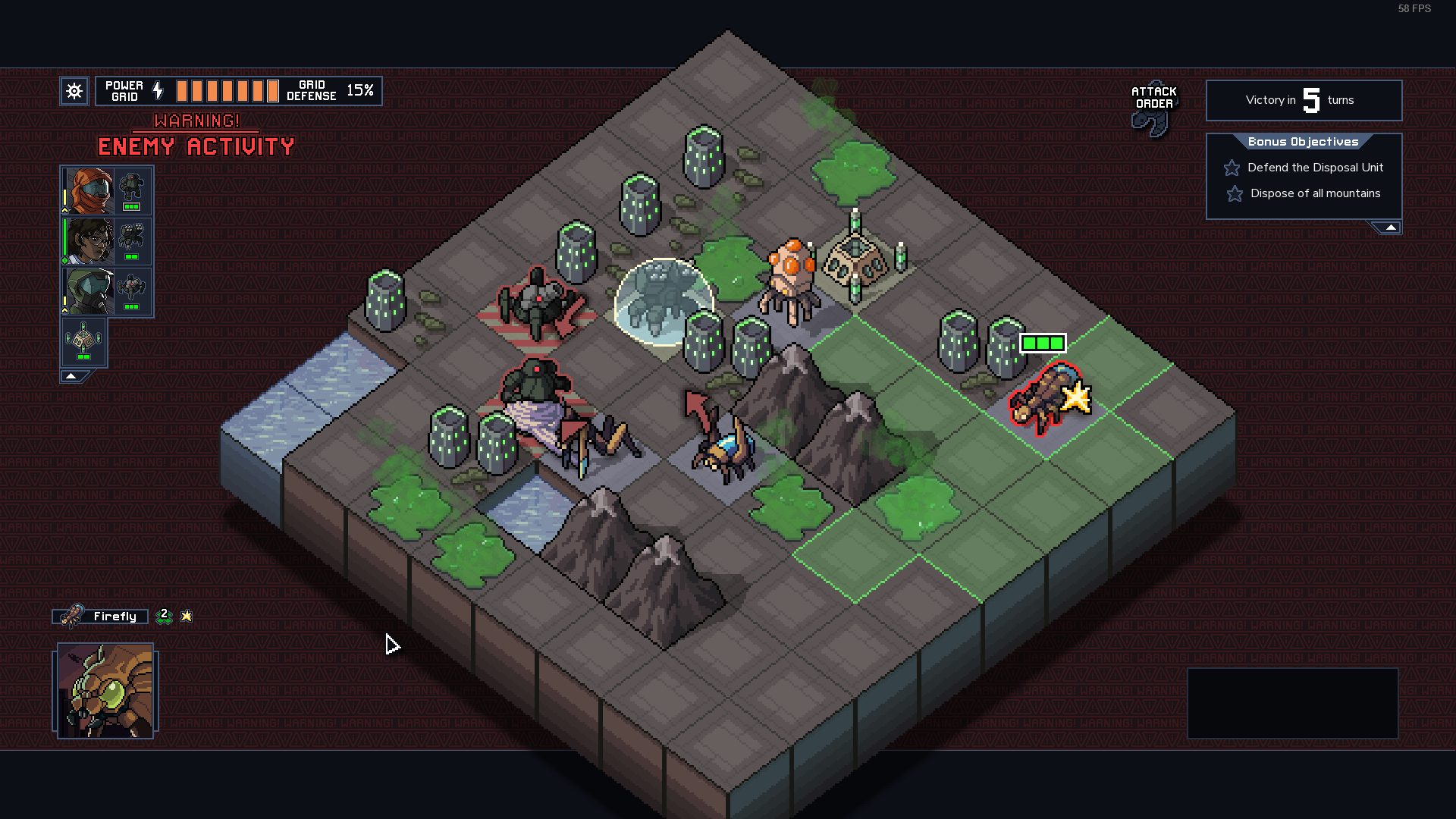Open the settings gear menu
1456x819 pixels.
point(74,92)
